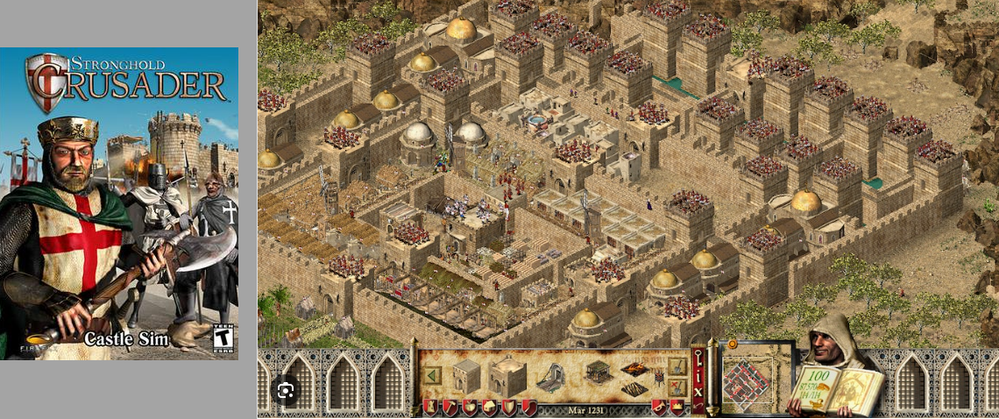Select the roofed open-sided building icon

click(598, 372)
